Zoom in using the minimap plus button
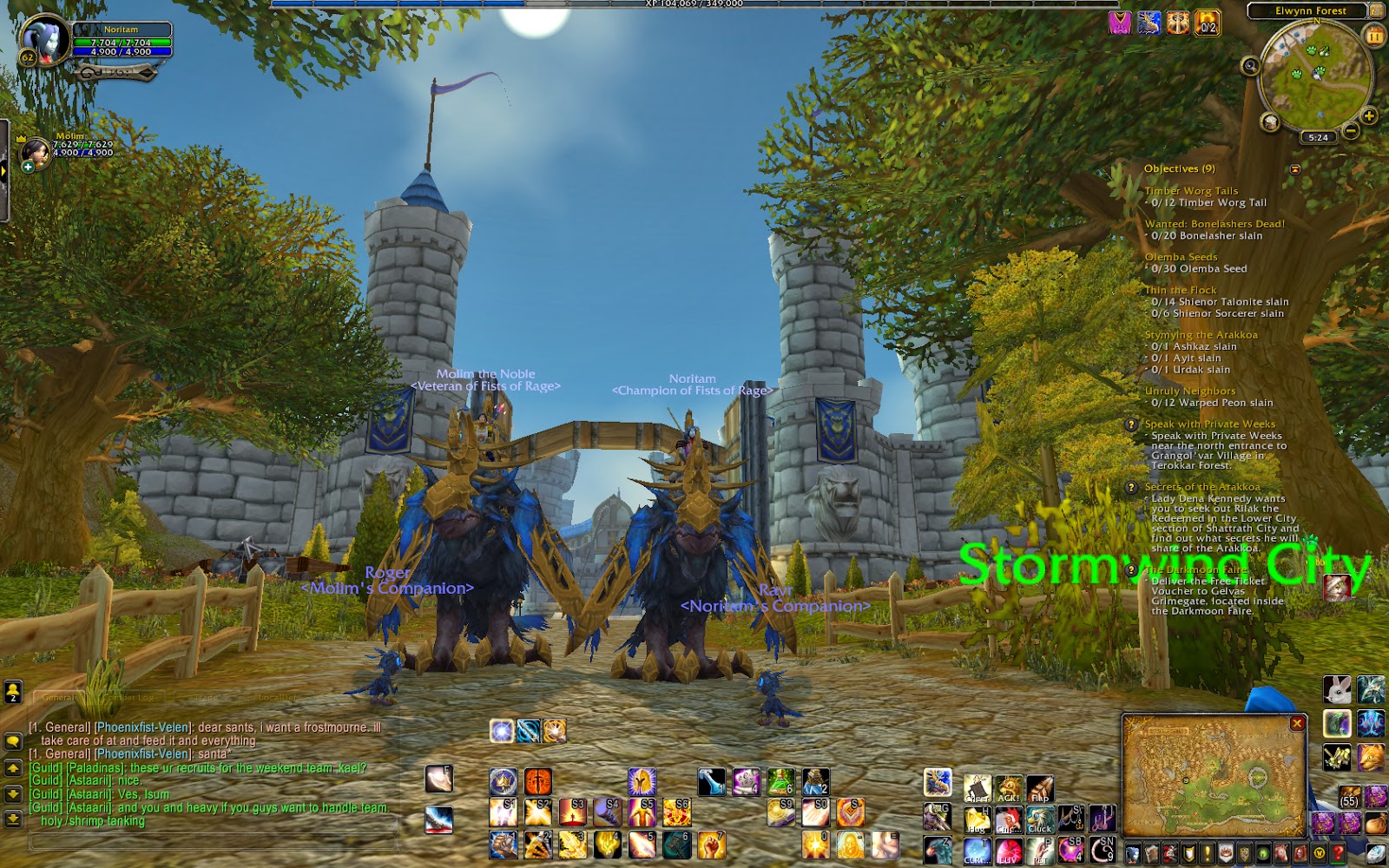 pyautogui.click(x=1368, y=115)
